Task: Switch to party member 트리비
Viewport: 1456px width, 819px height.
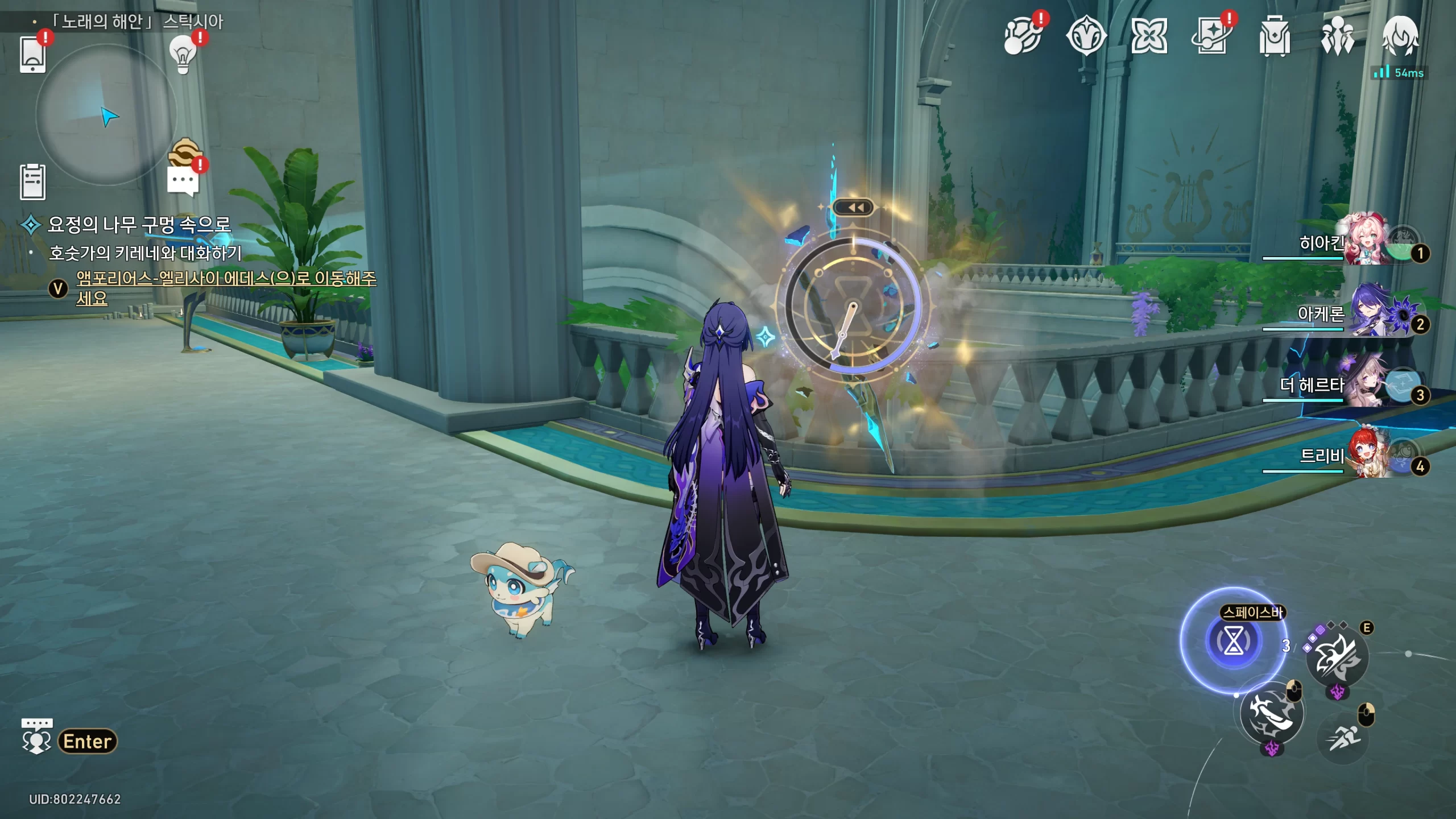Action: click(x=1365, y=456)
